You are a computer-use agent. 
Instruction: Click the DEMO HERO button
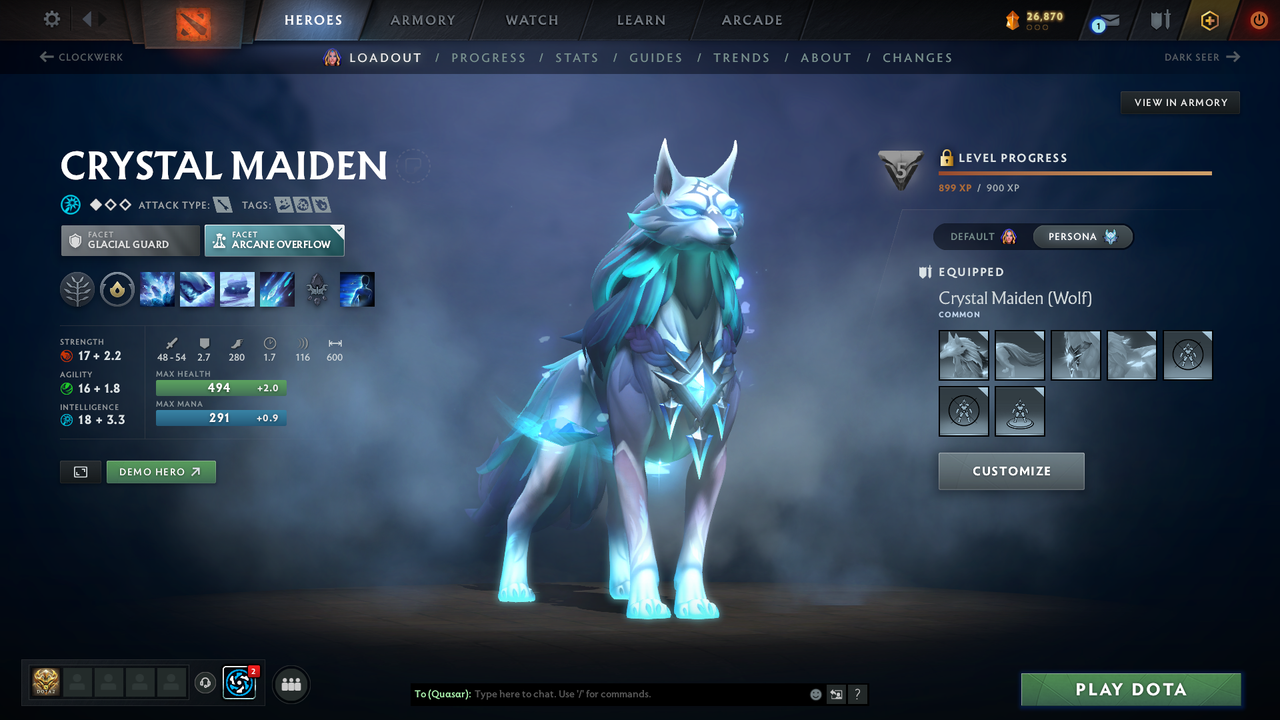pos(161,471)
